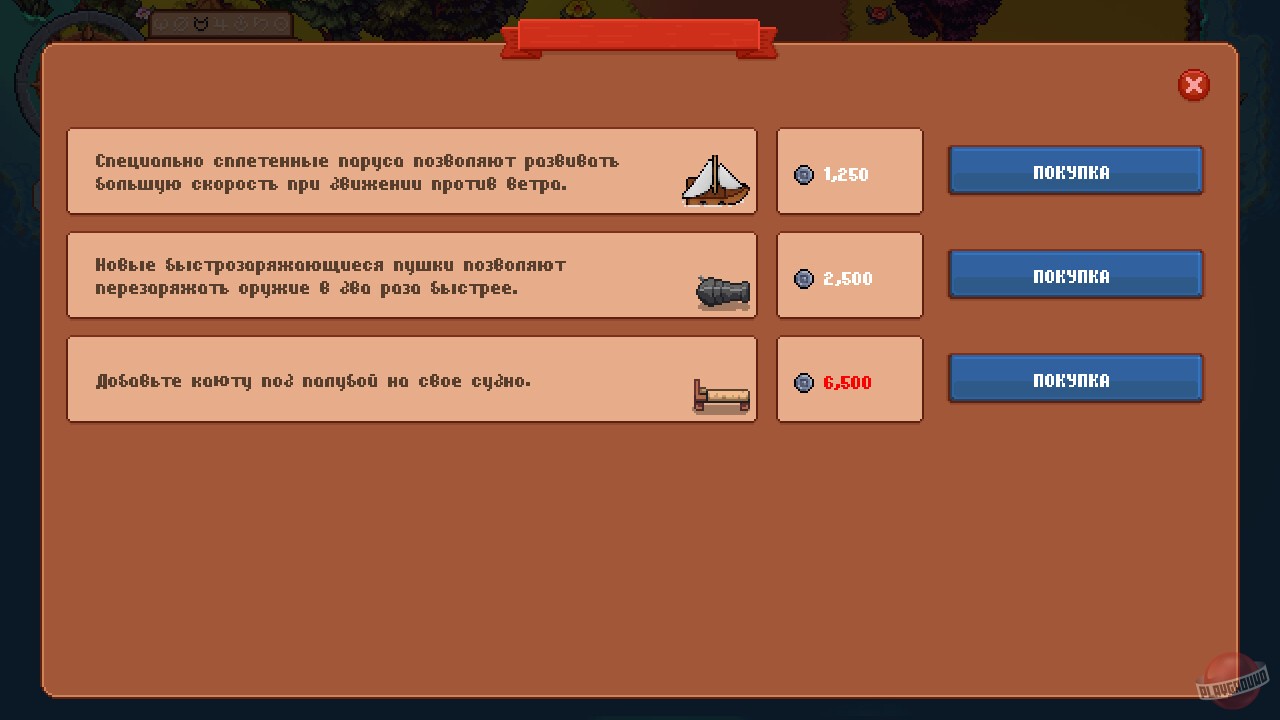Click the flag icon in the top-left bar

[260, 25]
